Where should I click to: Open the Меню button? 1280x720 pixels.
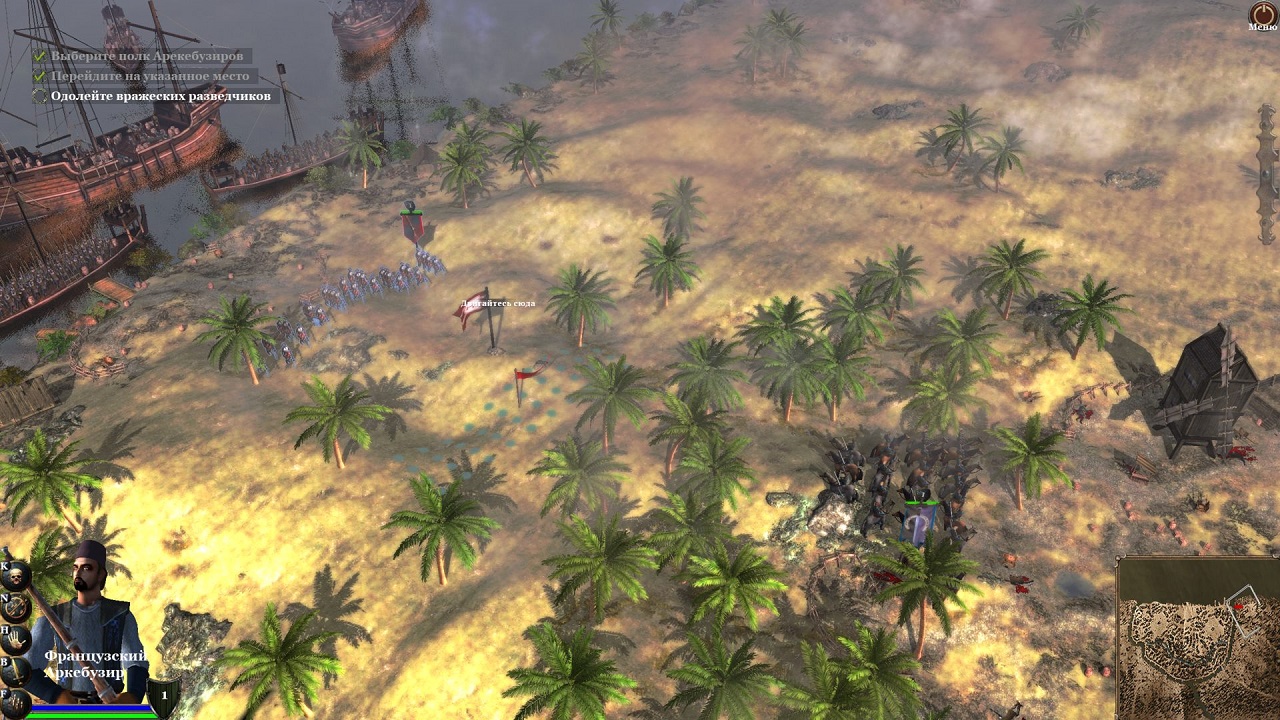[x=1262, y=15]
